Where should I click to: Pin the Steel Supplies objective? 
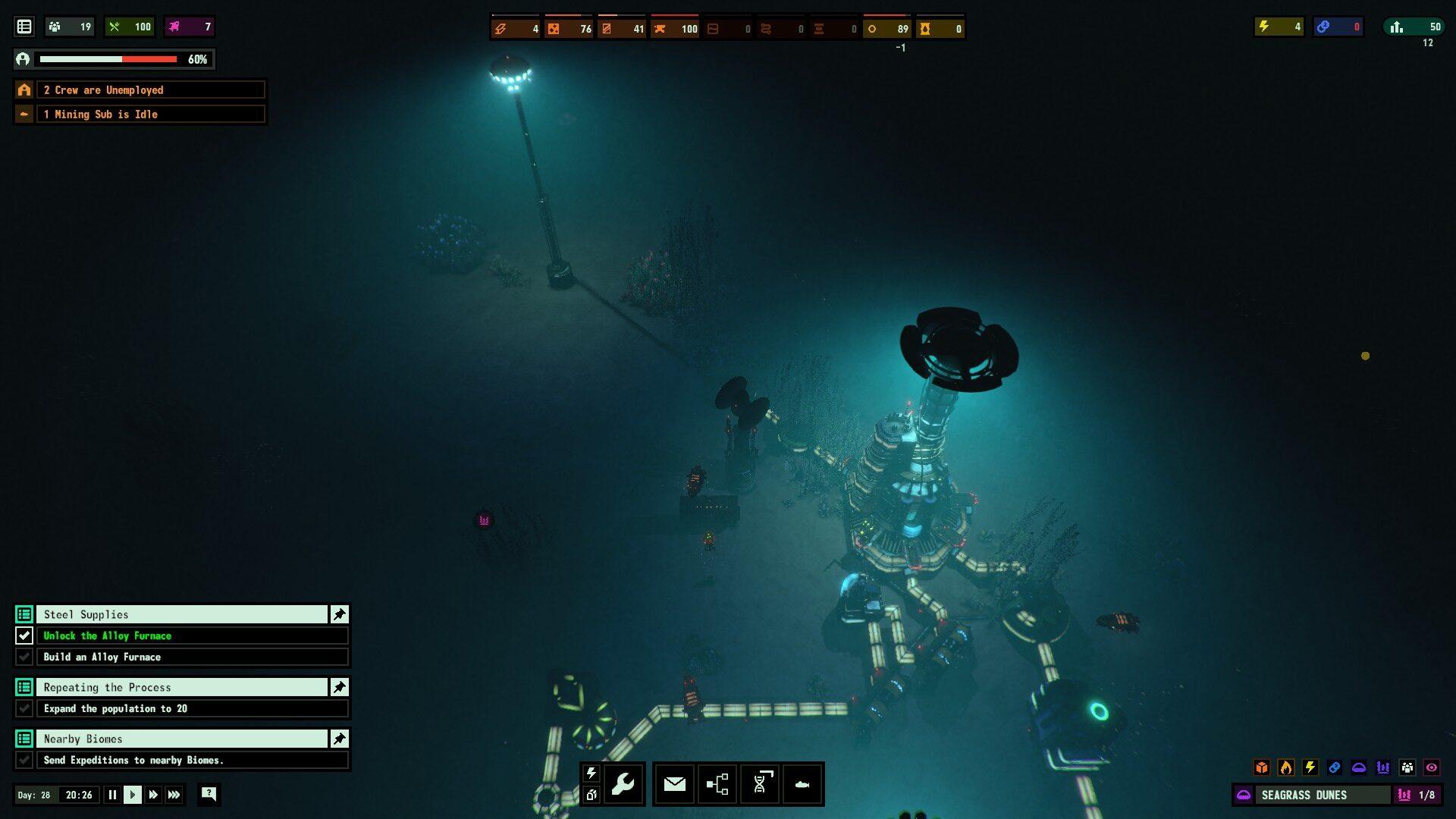point(339,614)
